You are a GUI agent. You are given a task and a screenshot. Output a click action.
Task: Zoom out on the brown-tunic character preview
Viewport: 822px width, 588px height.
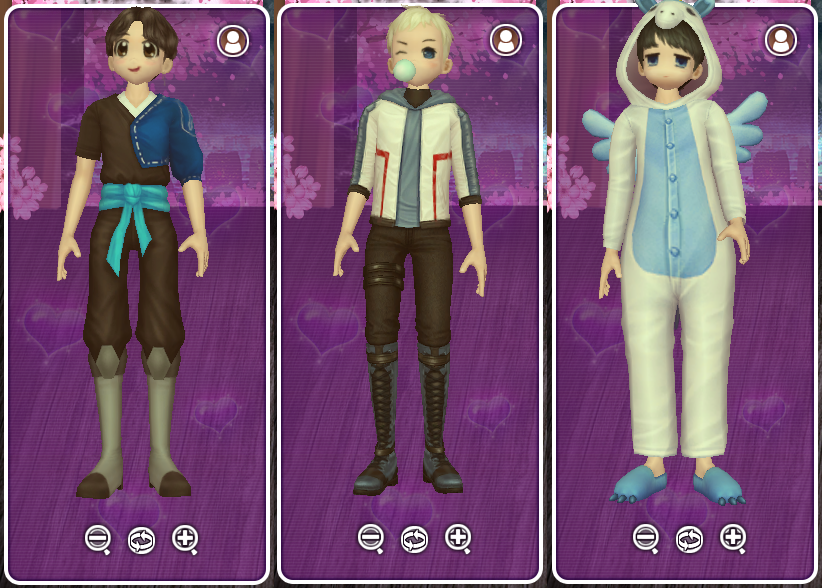(x=97, y=538)
